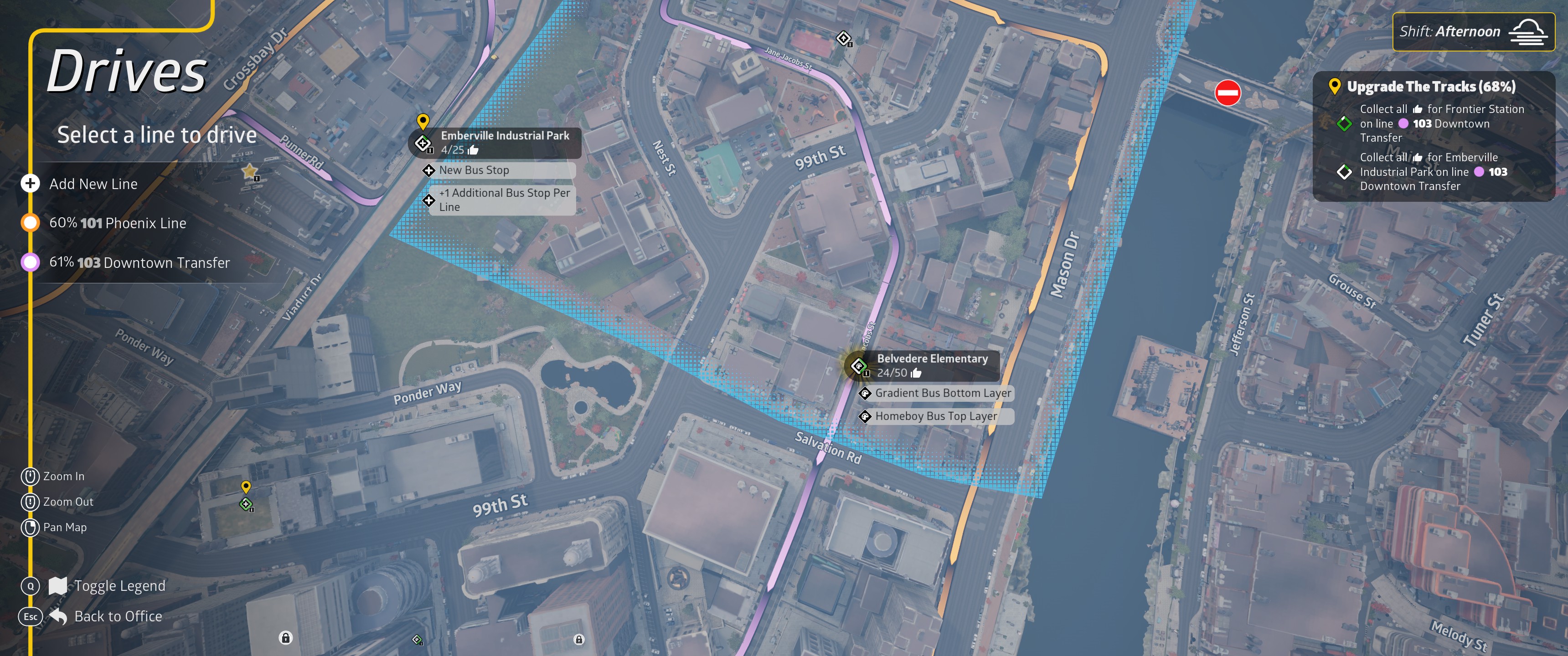This screenshot has width=1568, height=656.
Task: Choose the 101 Phoenix Line
Action: 117,223
